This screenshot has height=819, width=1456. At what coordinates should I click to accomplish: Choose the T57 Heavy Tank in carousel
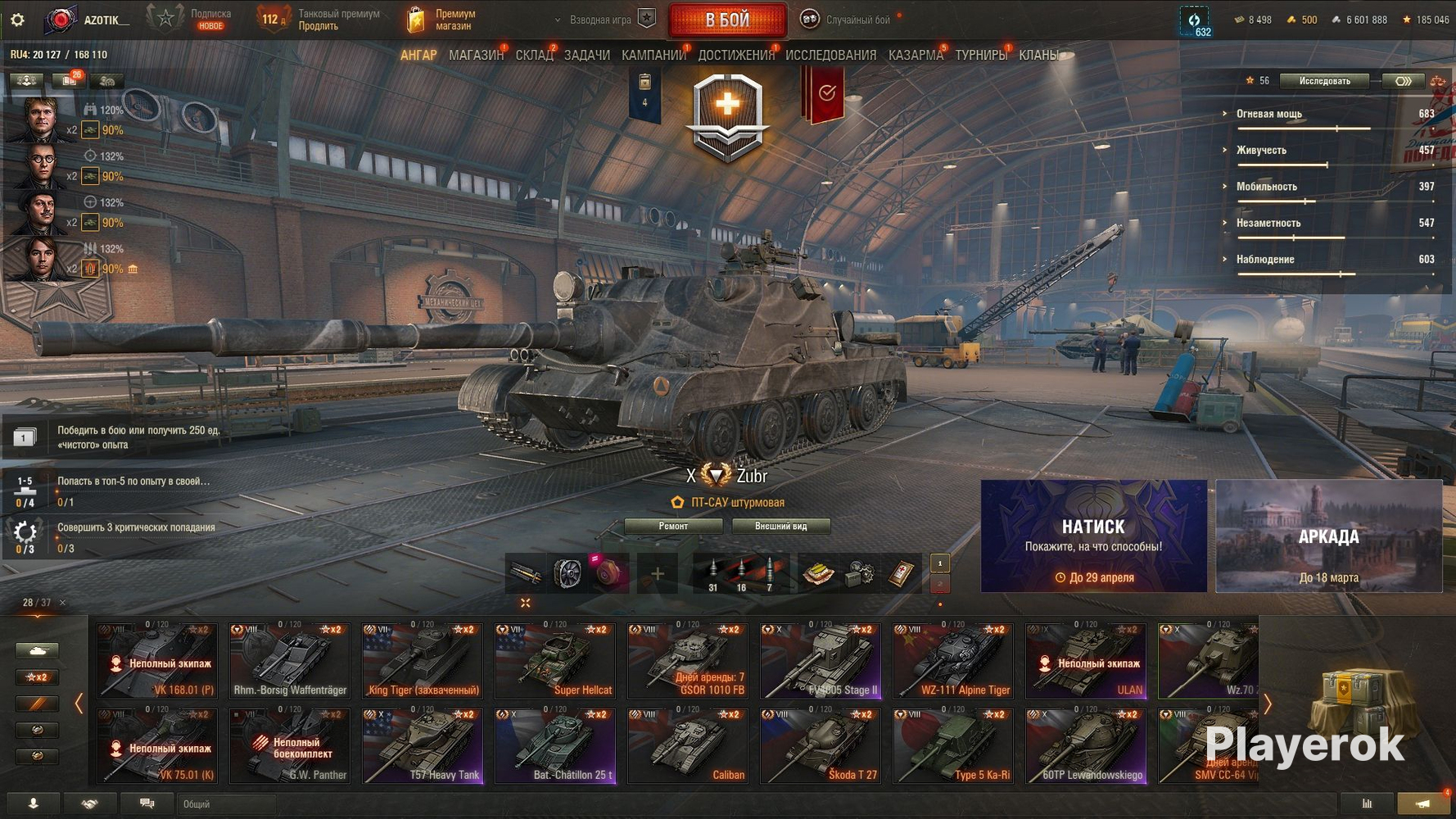point(423,745)
